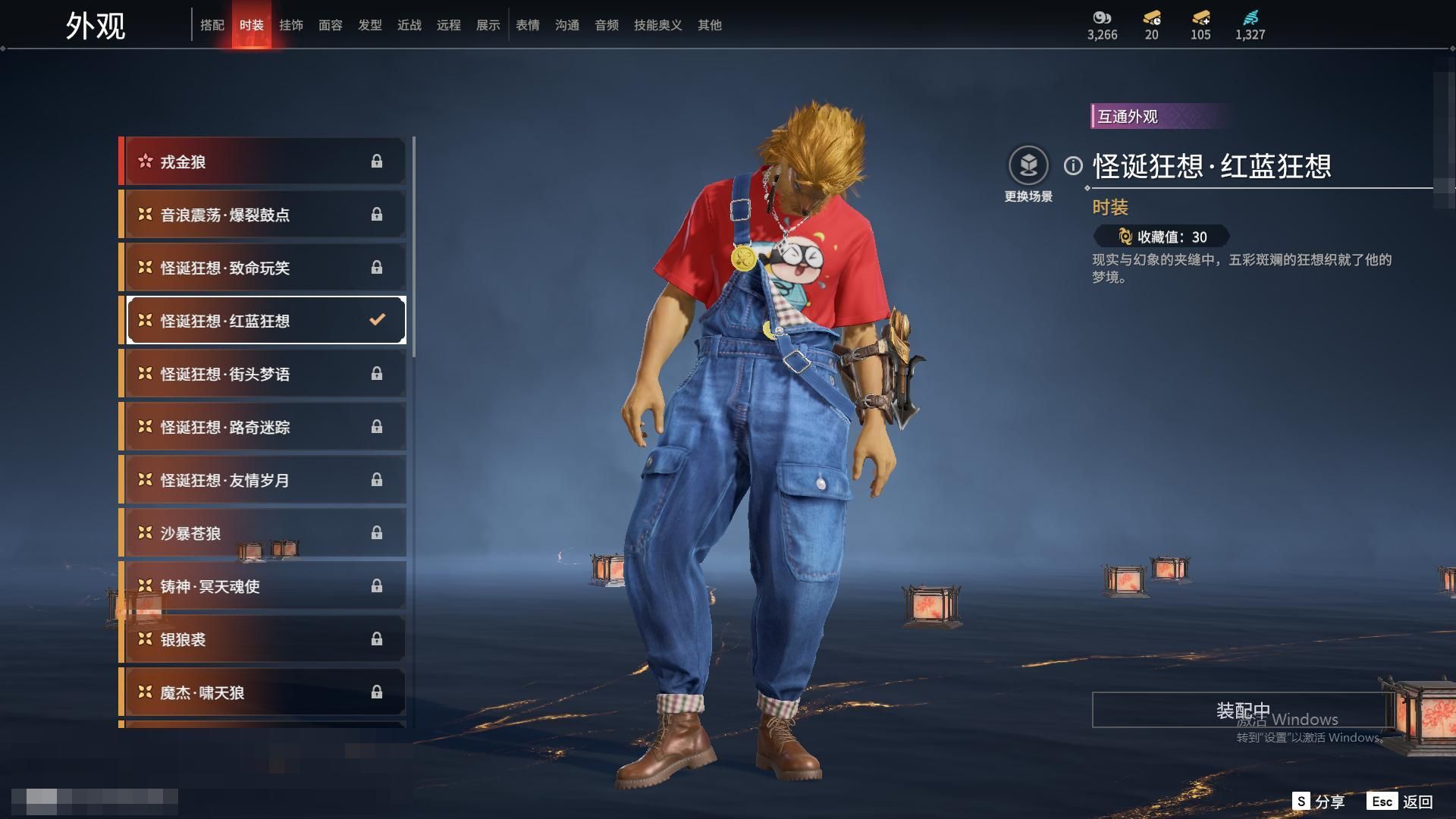Click the 分享 share button

click(1319, 802)
